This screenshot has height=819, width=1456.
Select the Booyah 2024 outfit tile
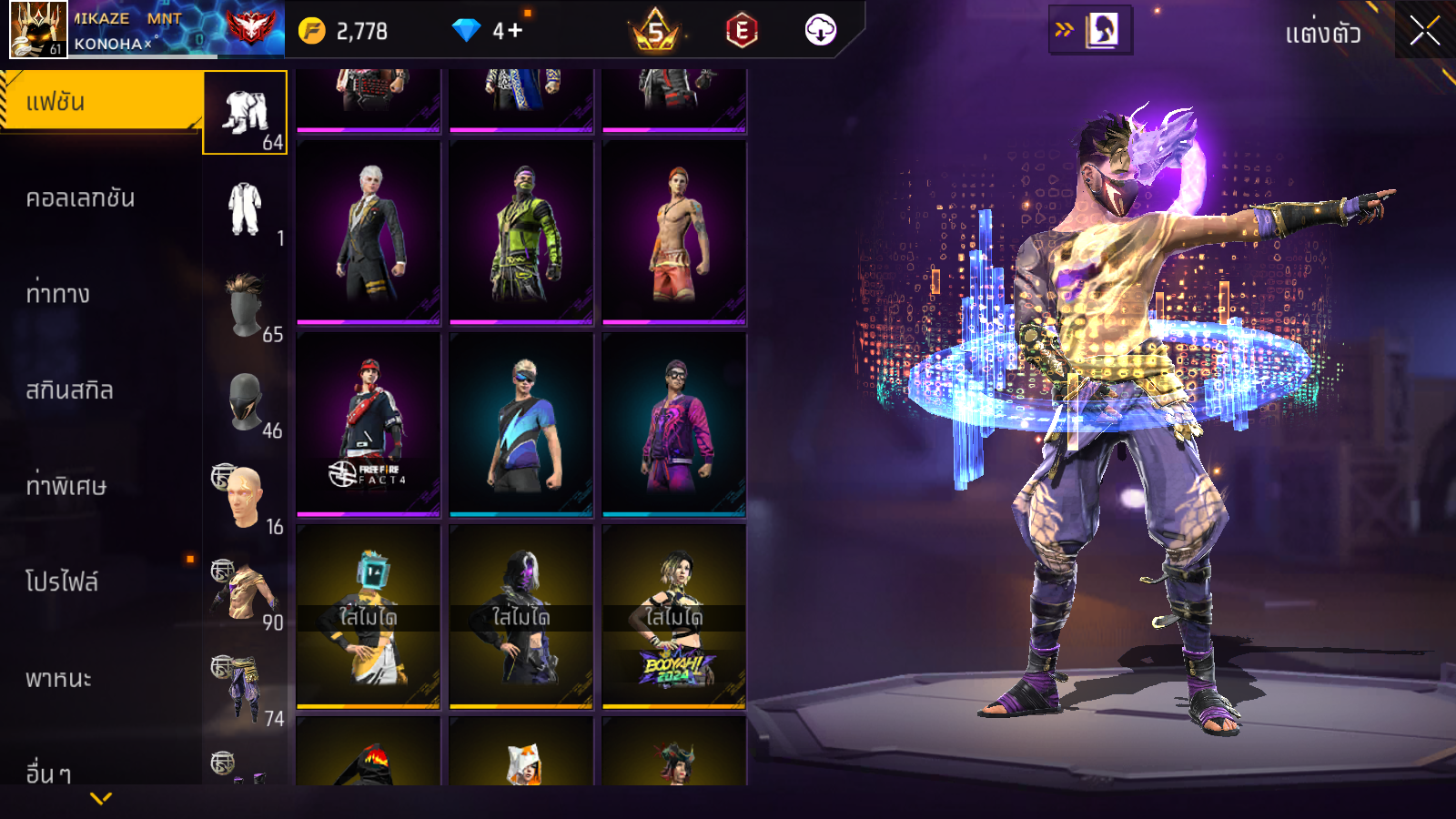(674, 617)
